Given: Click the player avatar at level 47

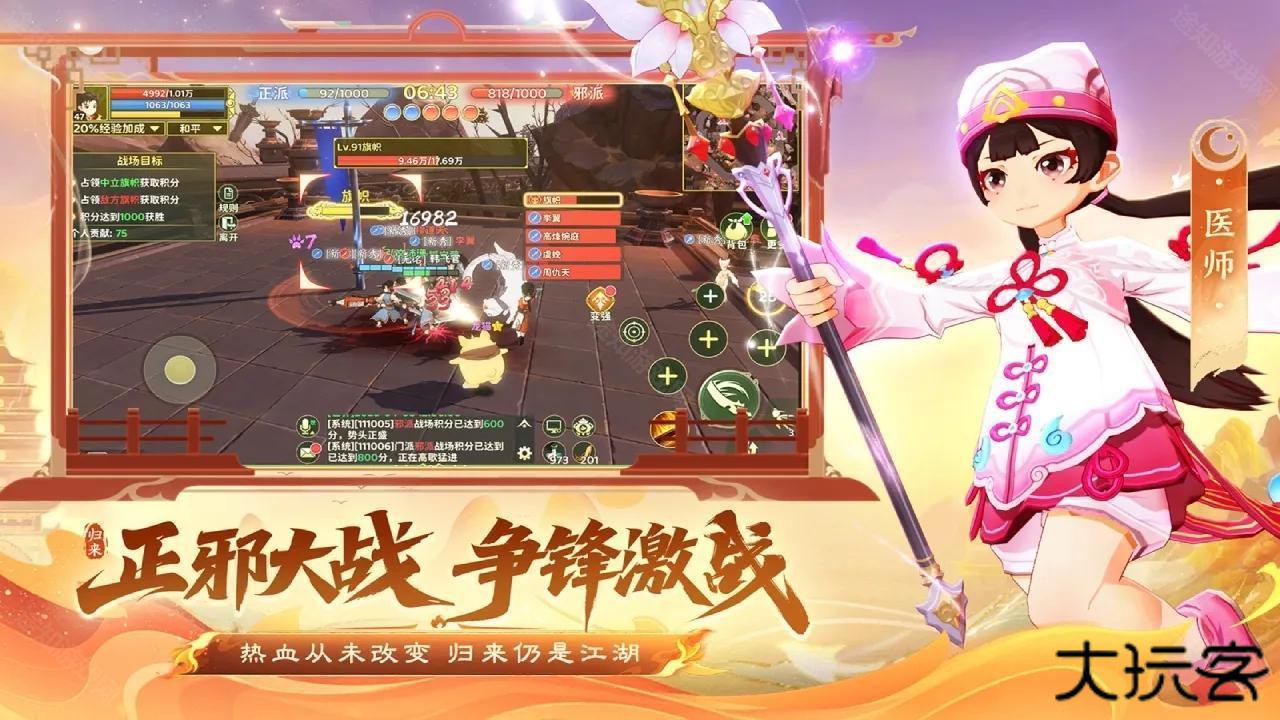Looking at the screenshot, I should (x=91, y=103).
